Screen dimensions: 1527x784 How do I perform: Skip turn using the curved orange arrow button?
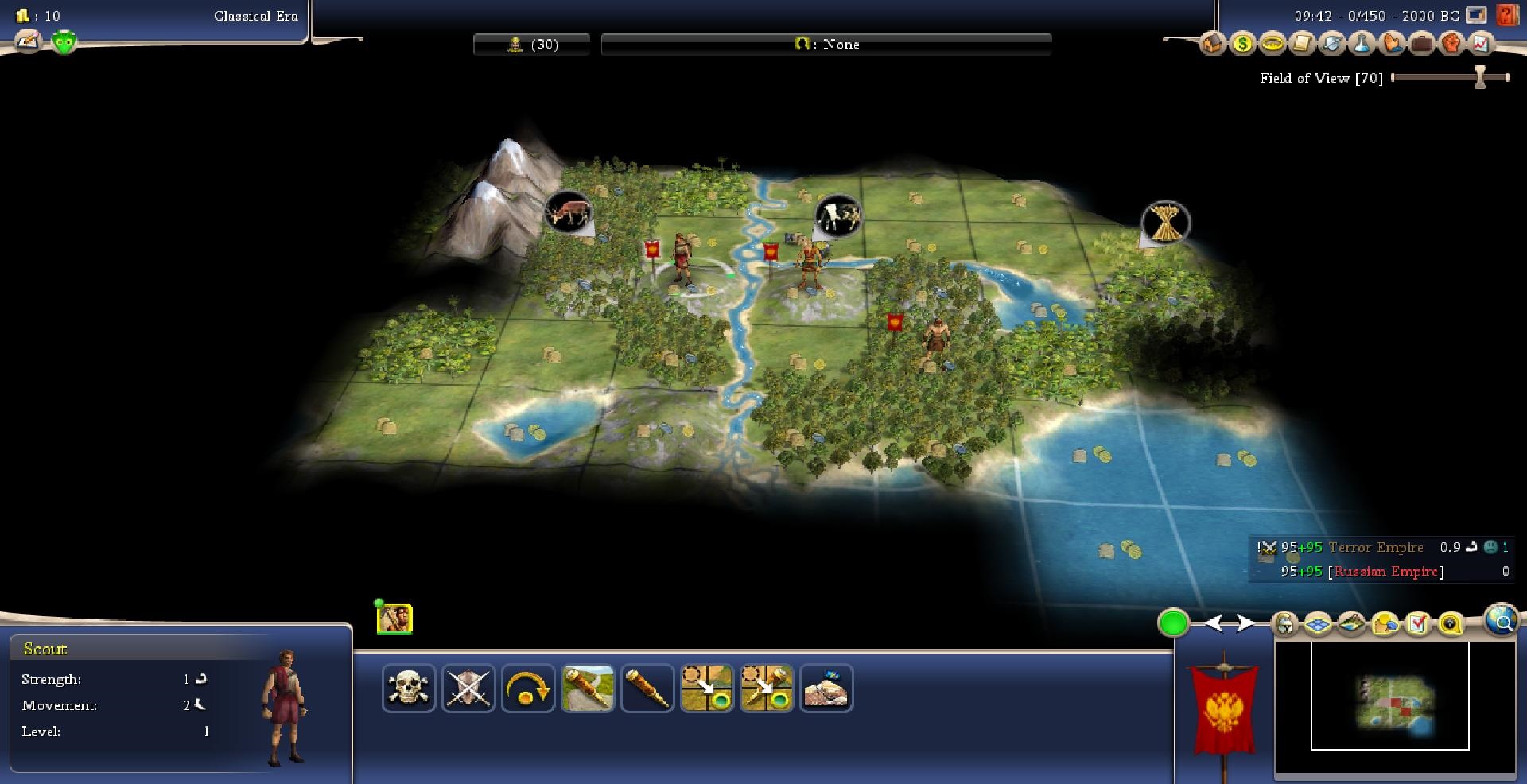click(527, 688)
